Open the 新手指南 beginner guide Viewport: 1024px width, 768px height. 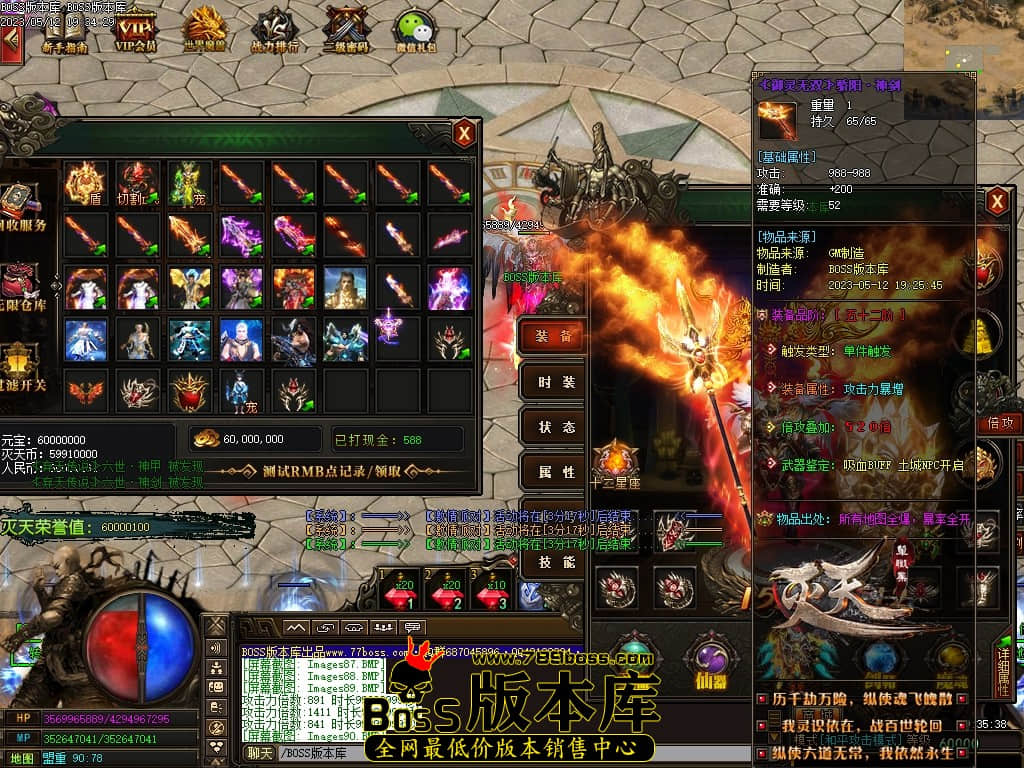(65, 29)
